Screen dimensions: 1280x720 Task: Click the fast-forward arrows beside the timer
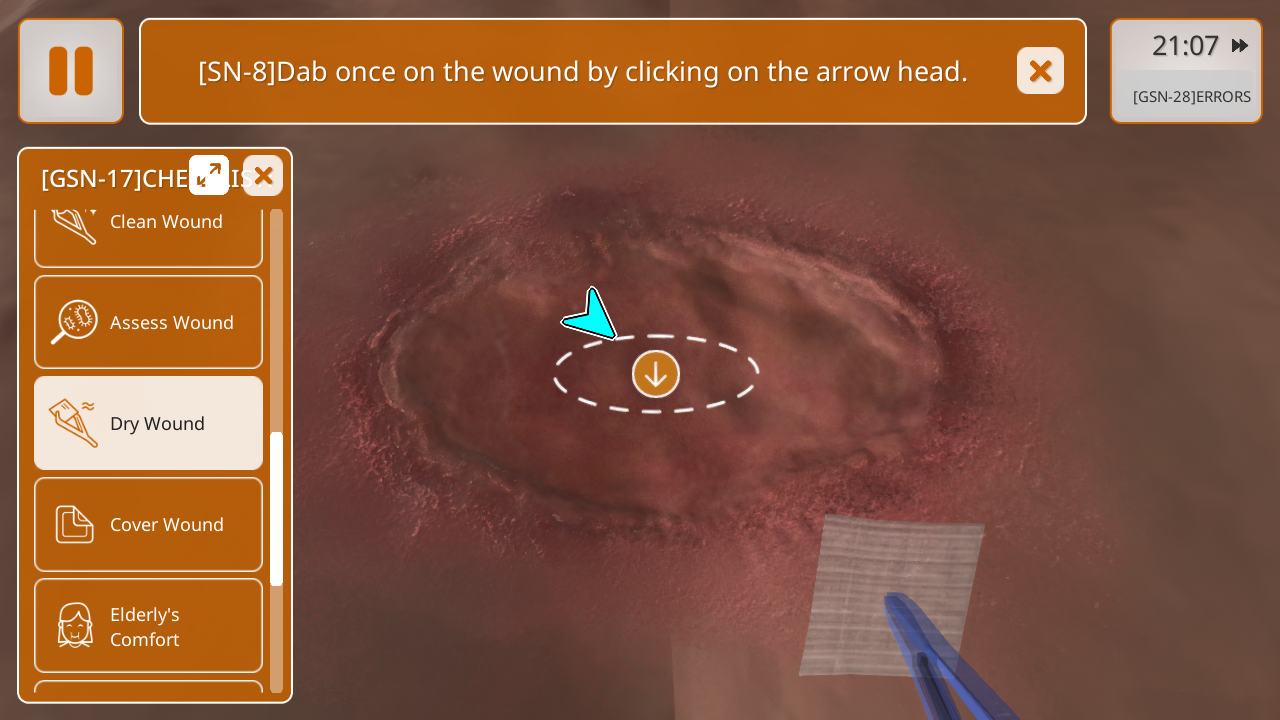[1240, 45]
